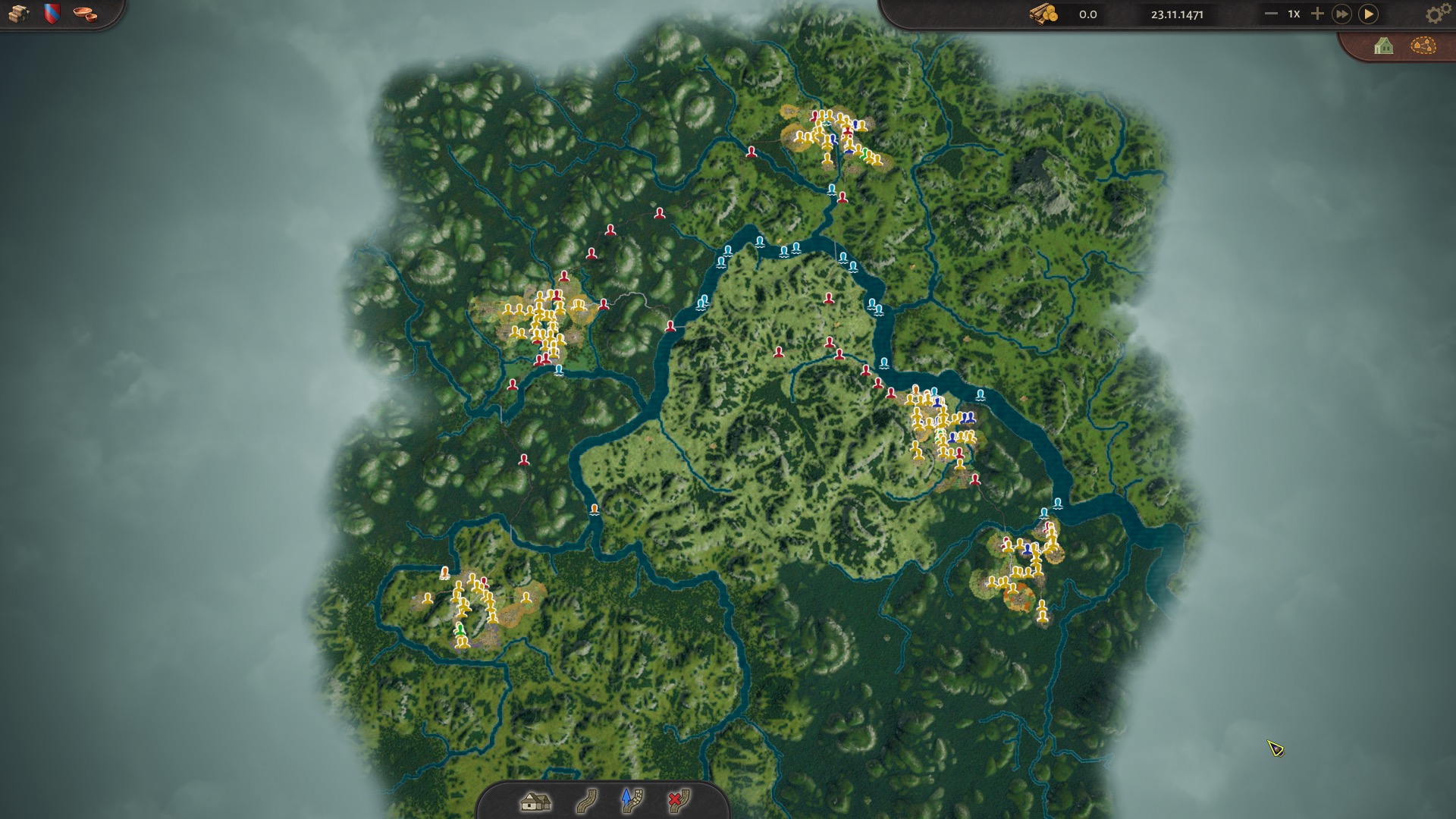
Task: Hit the play button to resume time
Action: 1369,14
